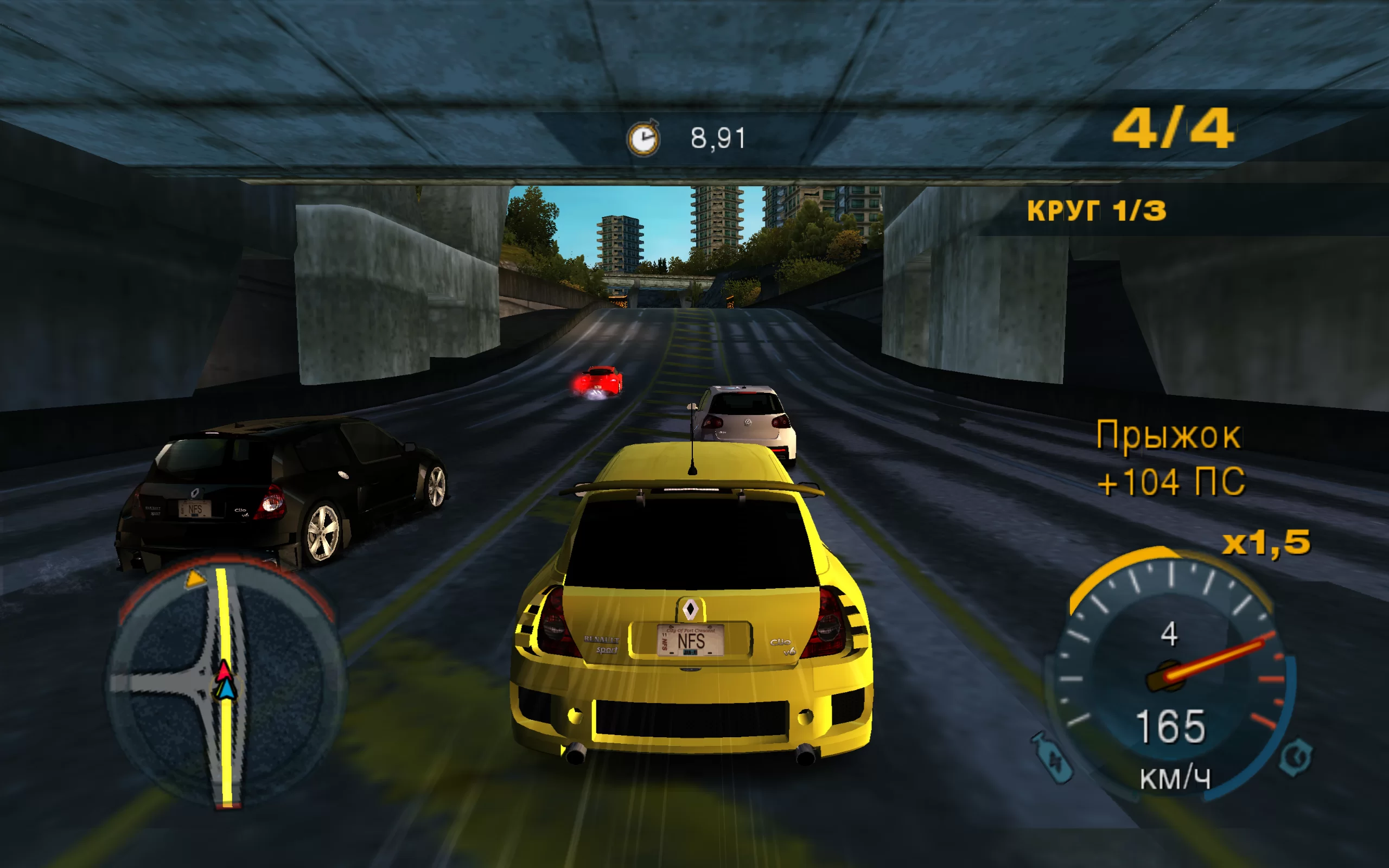This screenshot has height=868, width=1389.
Task: Click the circular minimap
Action: coord(225,683)
